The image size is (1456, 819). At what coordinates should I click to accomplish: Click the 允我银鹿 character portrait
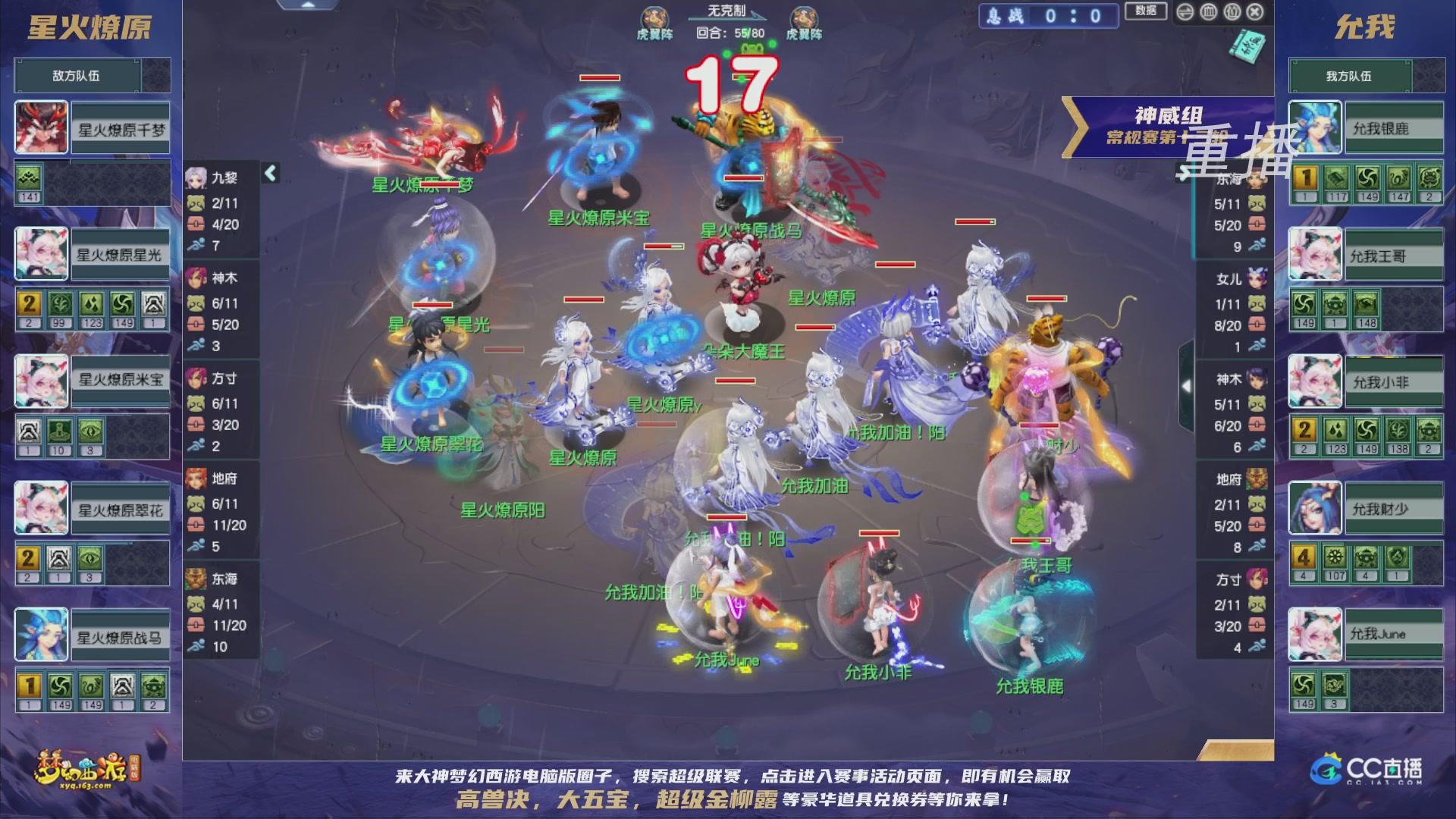pyautogui.click(x=1314, y=127)
